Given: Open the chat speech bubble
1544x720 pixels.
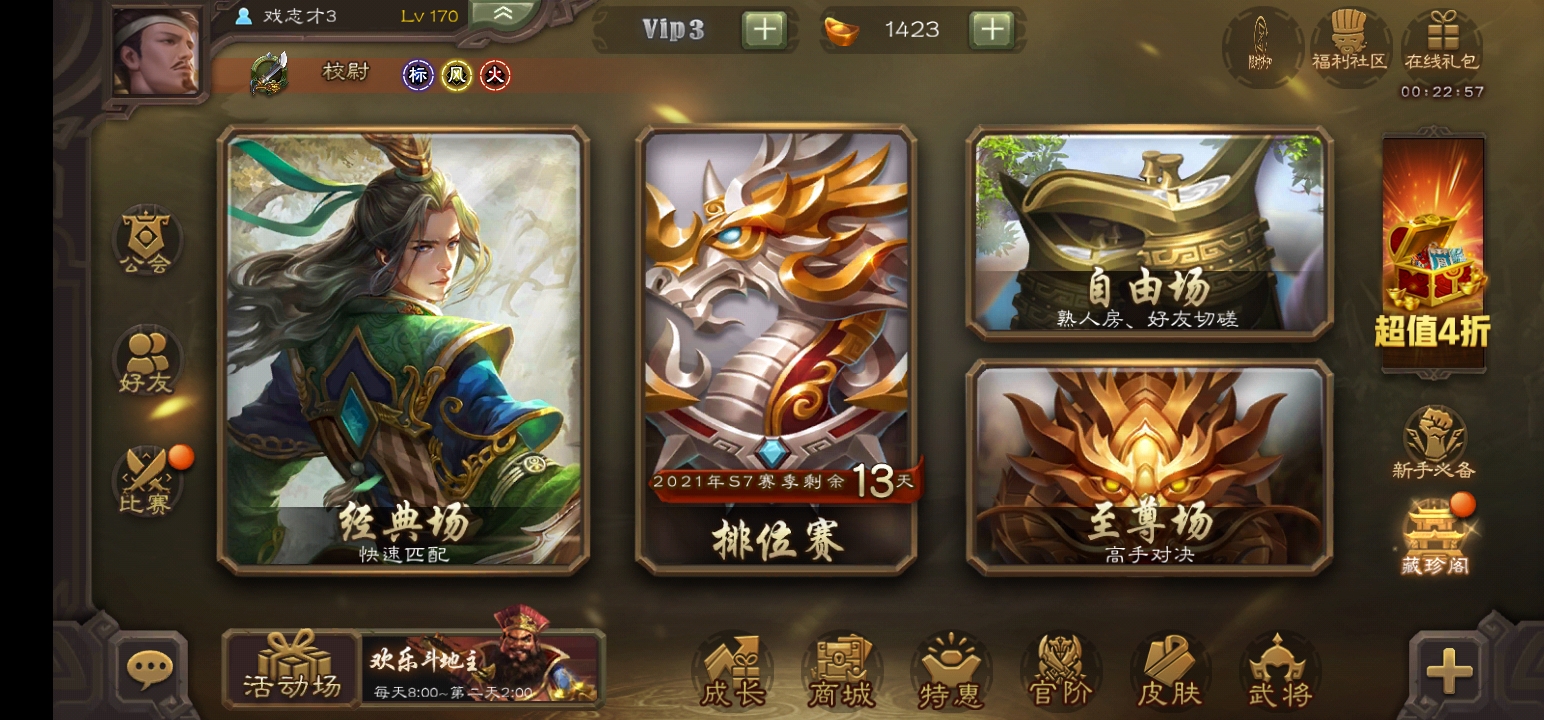Looking at the screenshot, I should [x=150, y=668].
